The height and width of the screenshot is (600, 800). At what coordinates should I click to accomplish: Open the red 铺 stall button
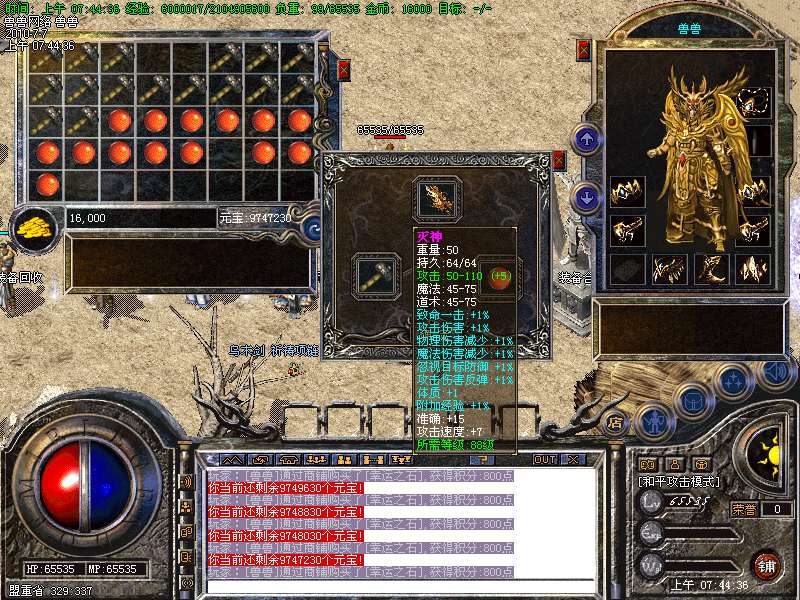(766, 564)
